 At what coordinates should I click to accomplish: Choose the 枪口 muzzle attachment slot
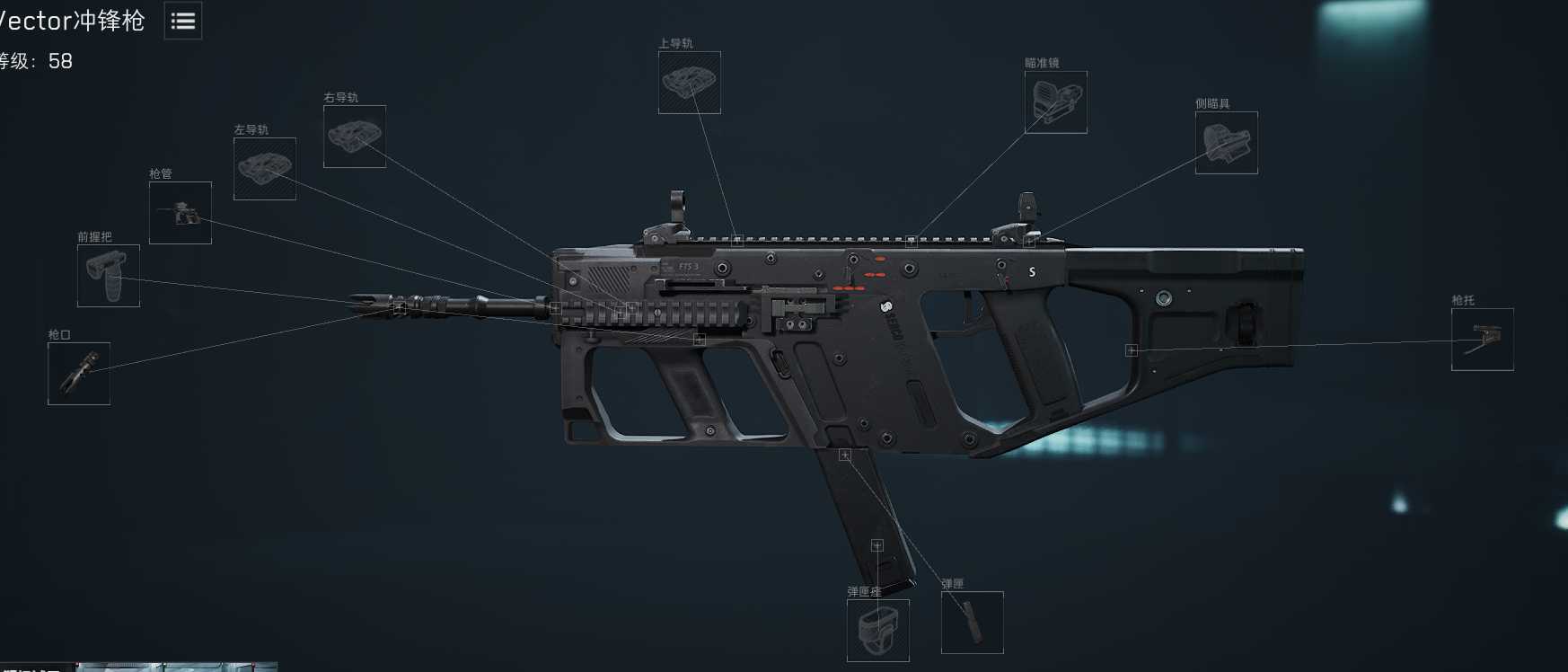coord(79,373)
